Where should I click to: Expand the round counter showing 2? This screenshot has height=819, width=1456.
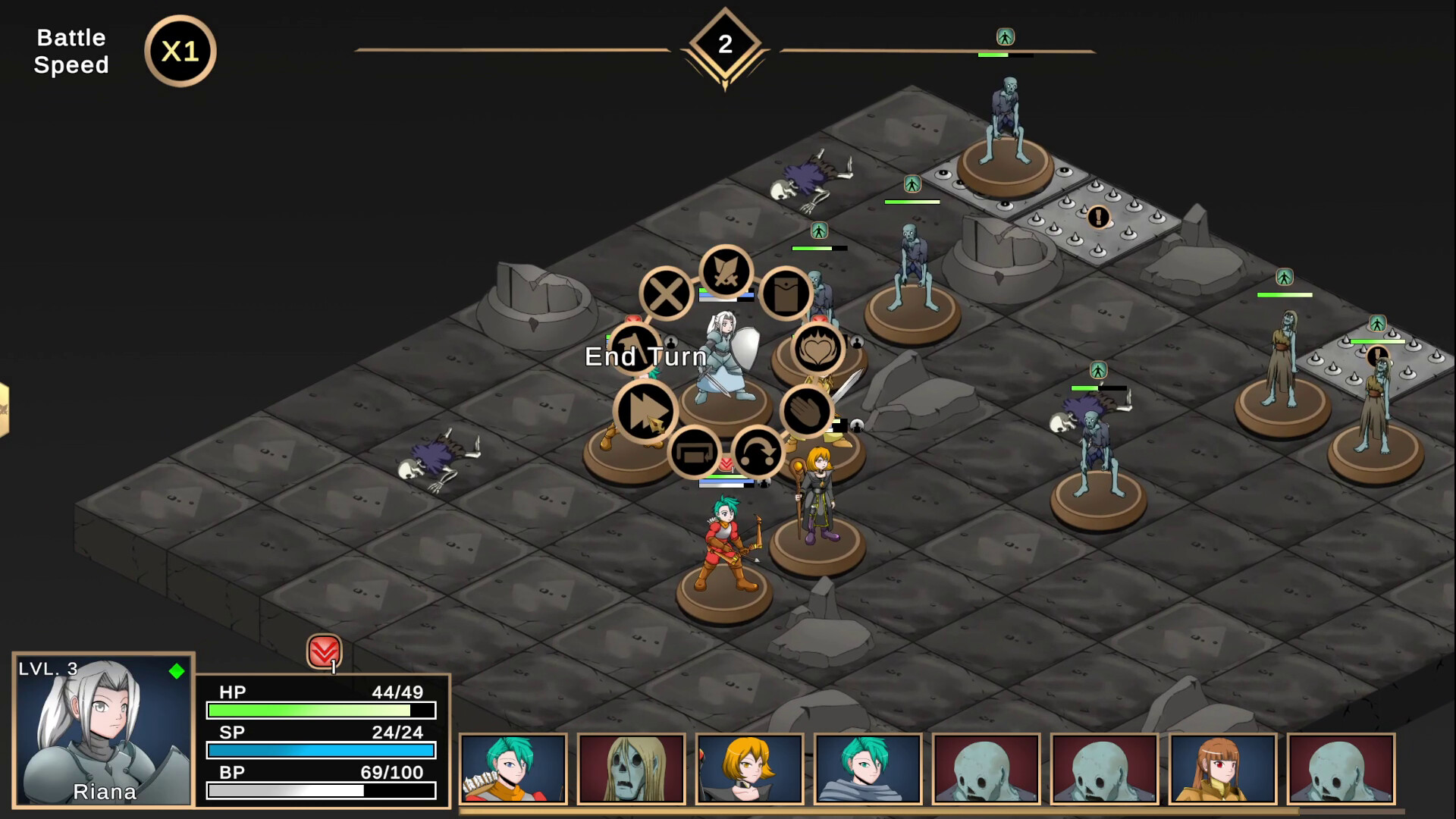726,43
